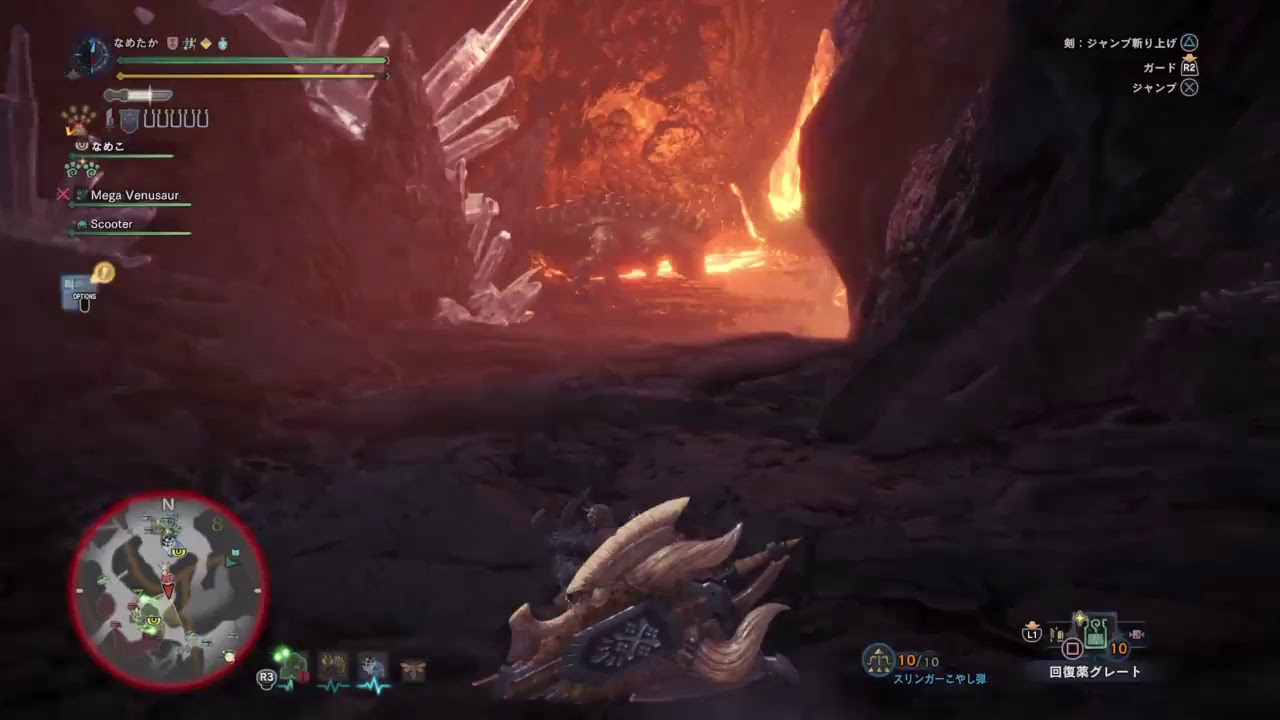Toggle the red X mute indicator beside Mega Venusaur
Screen dimensions: 1280x720
63,194
